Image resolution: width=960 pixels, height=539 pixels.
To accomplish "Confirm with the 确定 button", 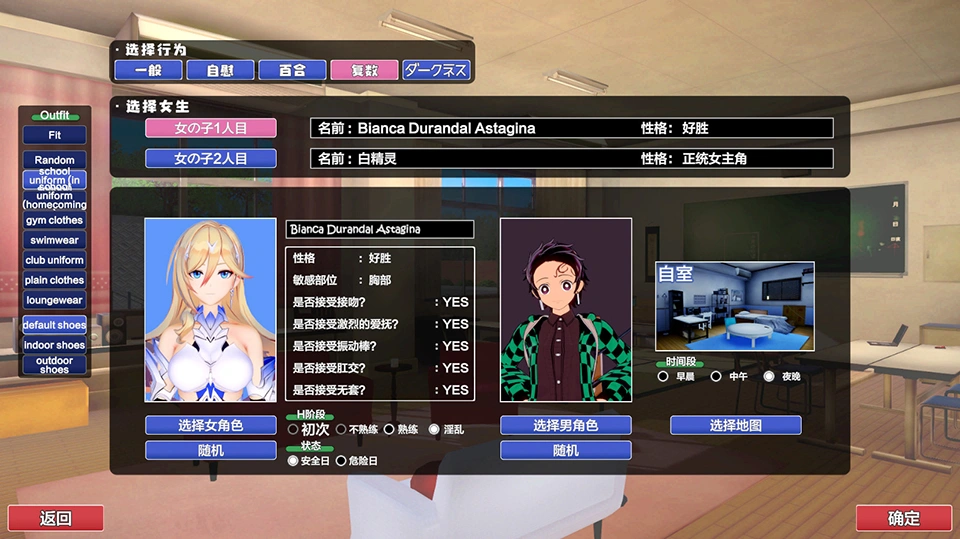I will pyautogui.click(x=903, y=518).
